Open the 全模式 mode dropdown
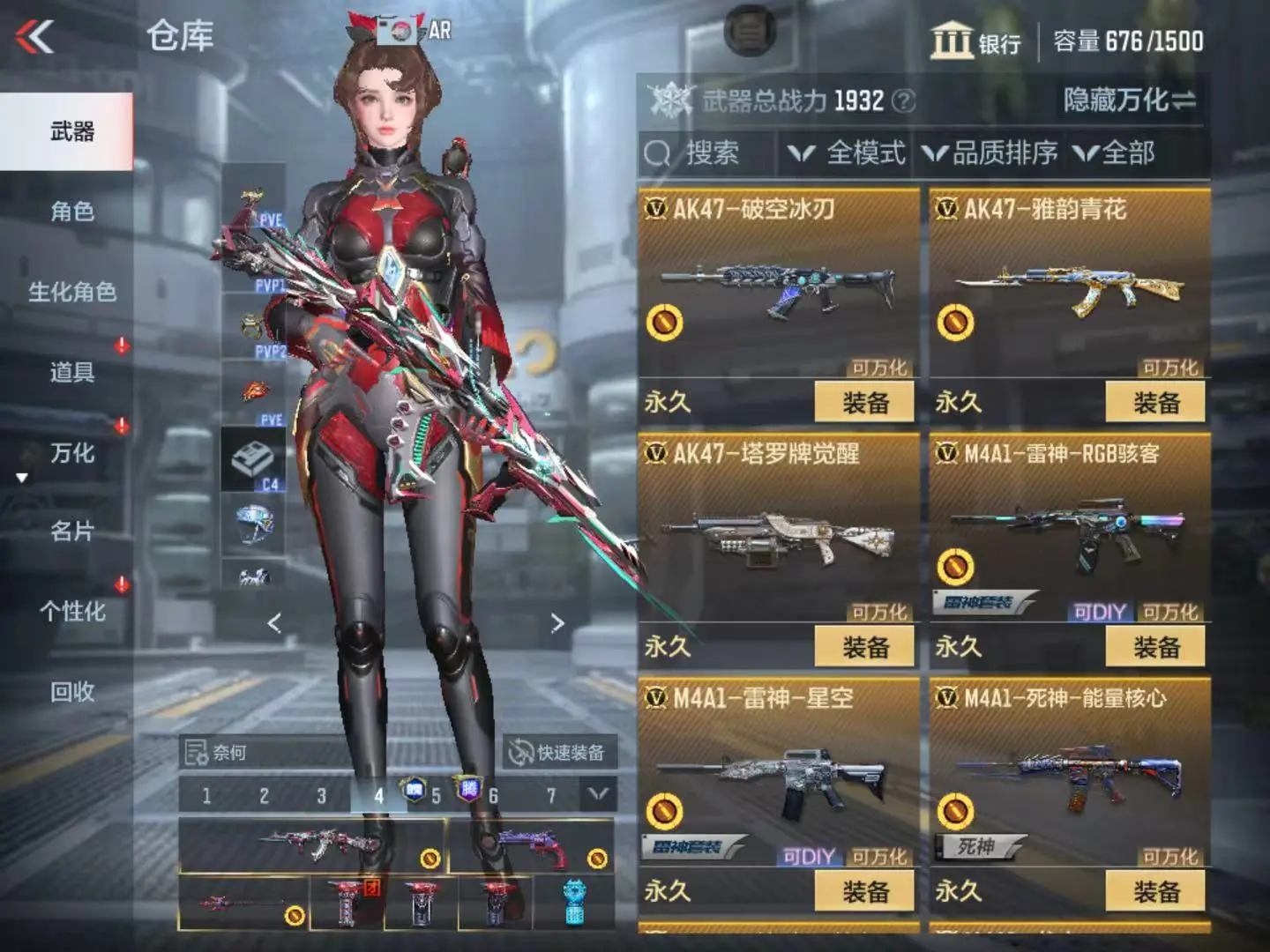Screen dimensions: 1270x952 point(847,153)
